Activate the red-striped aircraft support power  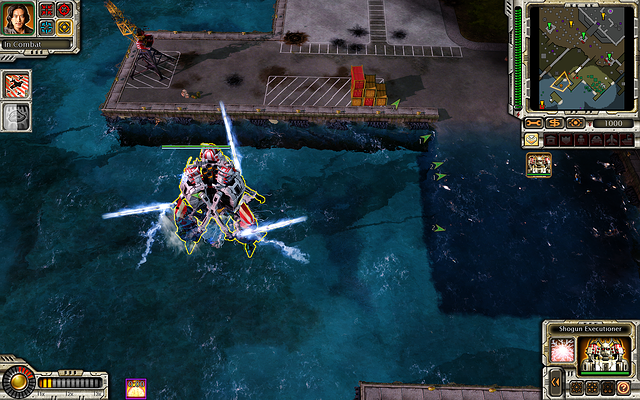(x=17, y=84)
